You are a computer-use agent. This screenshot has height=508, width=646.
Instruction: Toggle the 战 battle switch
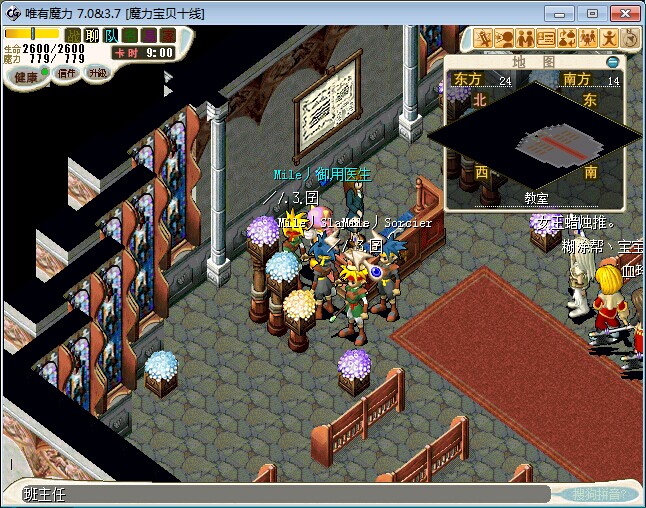pos(73,35)
